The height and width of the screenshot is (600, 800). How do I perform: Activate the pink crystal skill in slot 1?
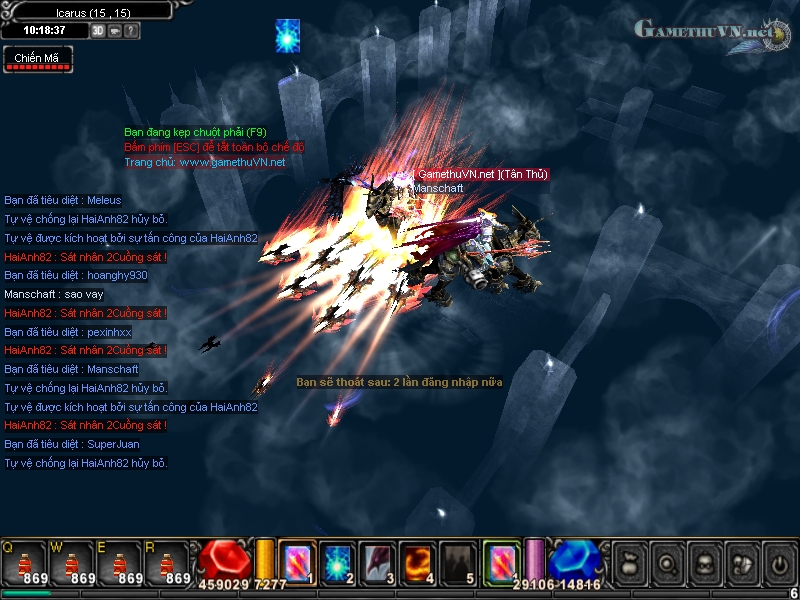pyautogui.click(x=297, y=562)
